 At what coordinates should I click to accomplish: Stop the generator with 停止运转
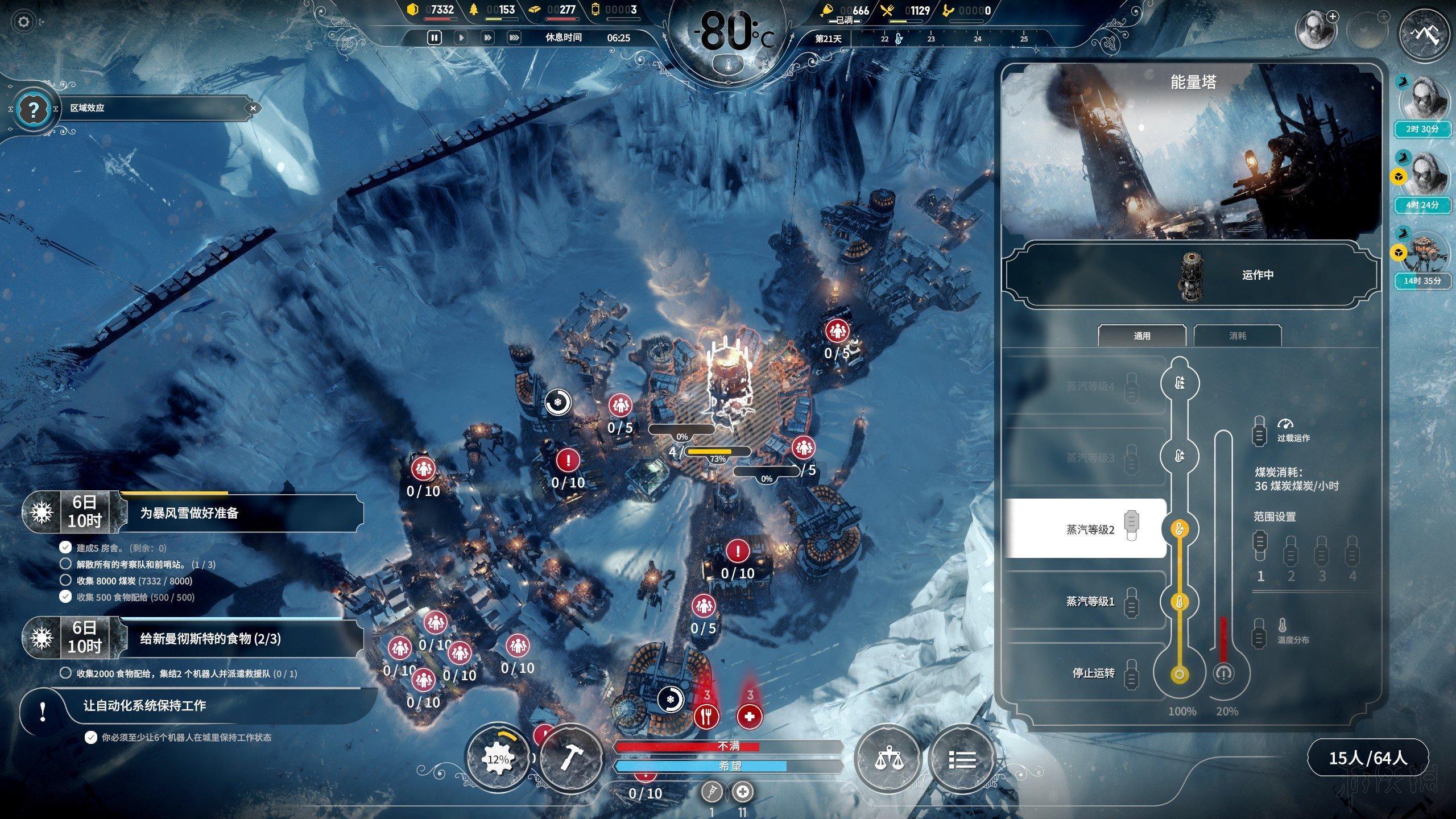[1093, 673]
